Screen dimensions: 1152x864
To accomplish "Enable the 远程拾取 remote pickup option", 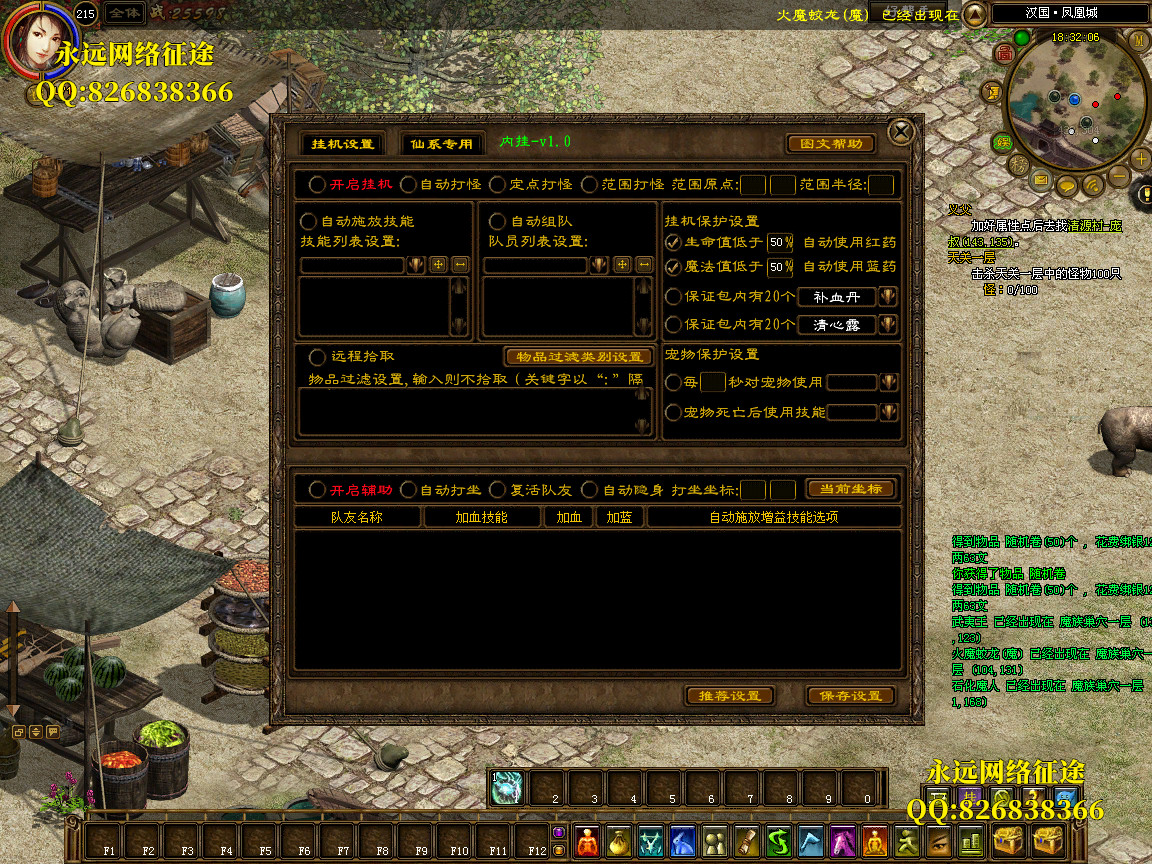I will click(x=318, y=356).
